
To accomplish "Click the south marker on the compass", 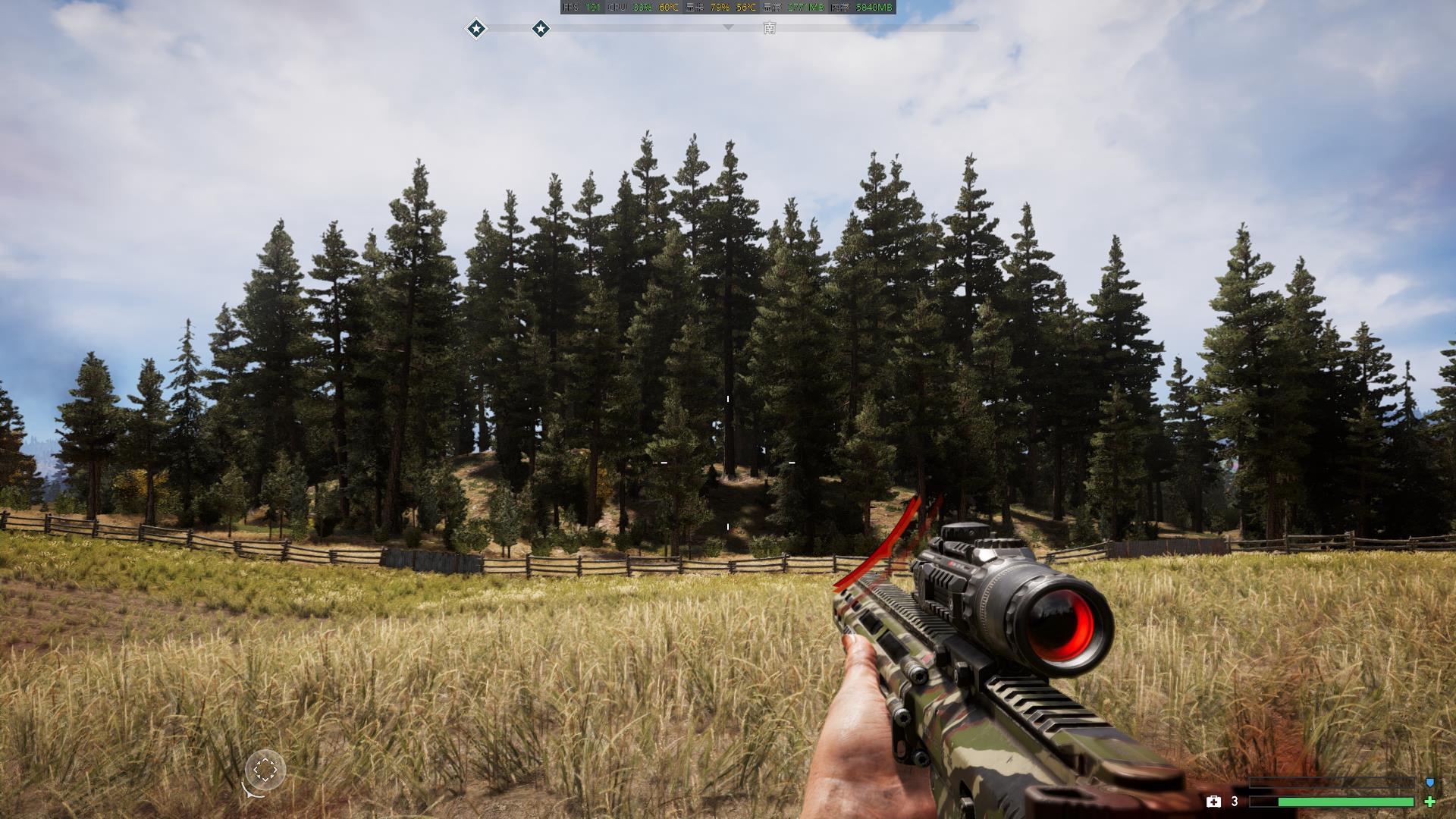I will [x=770, y=28].
